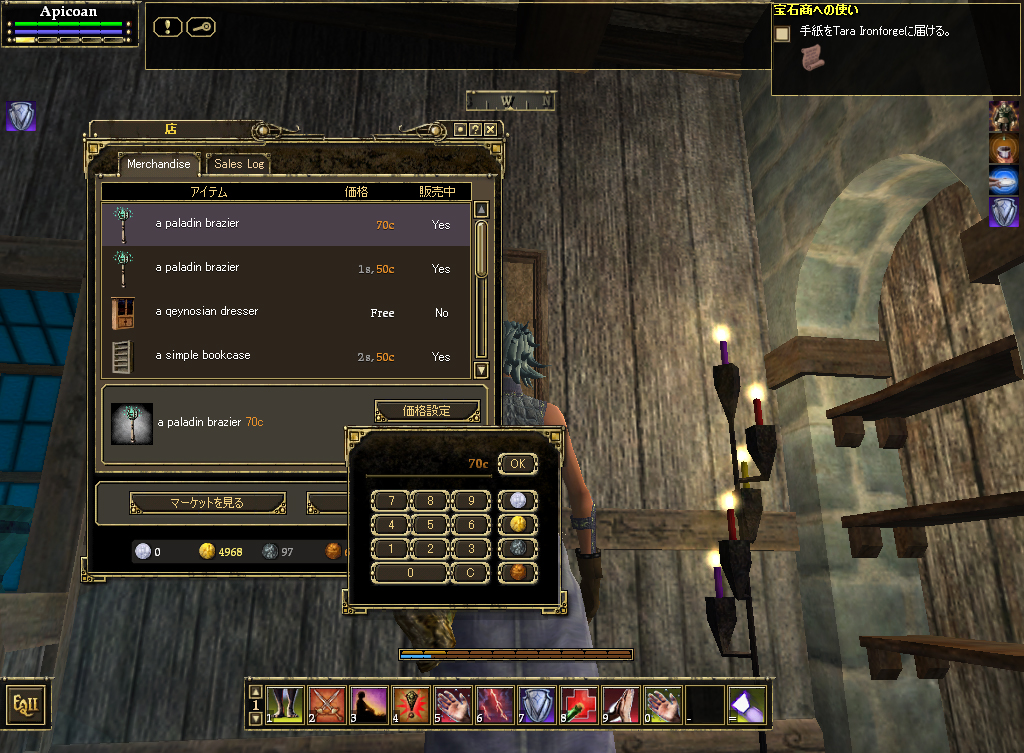Click the 価格設定 price setting button
The width and height of the screenshot is (1024, 753).
click(x=426, y=411)
